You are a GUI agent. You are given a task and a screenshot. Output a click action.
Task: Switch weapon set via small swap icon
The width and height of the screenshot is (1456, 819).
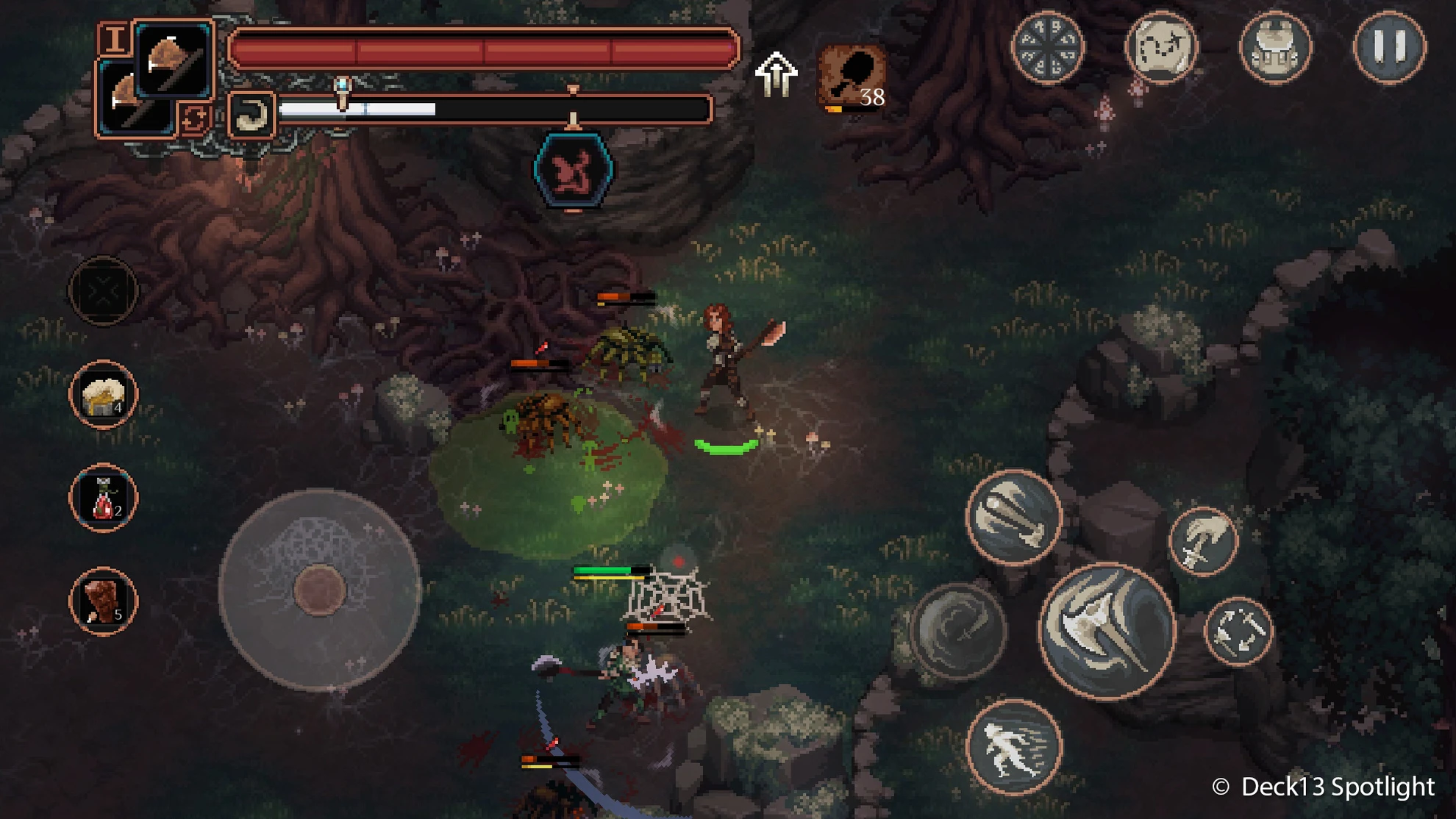pyautogui.click(x=193, y=118)
